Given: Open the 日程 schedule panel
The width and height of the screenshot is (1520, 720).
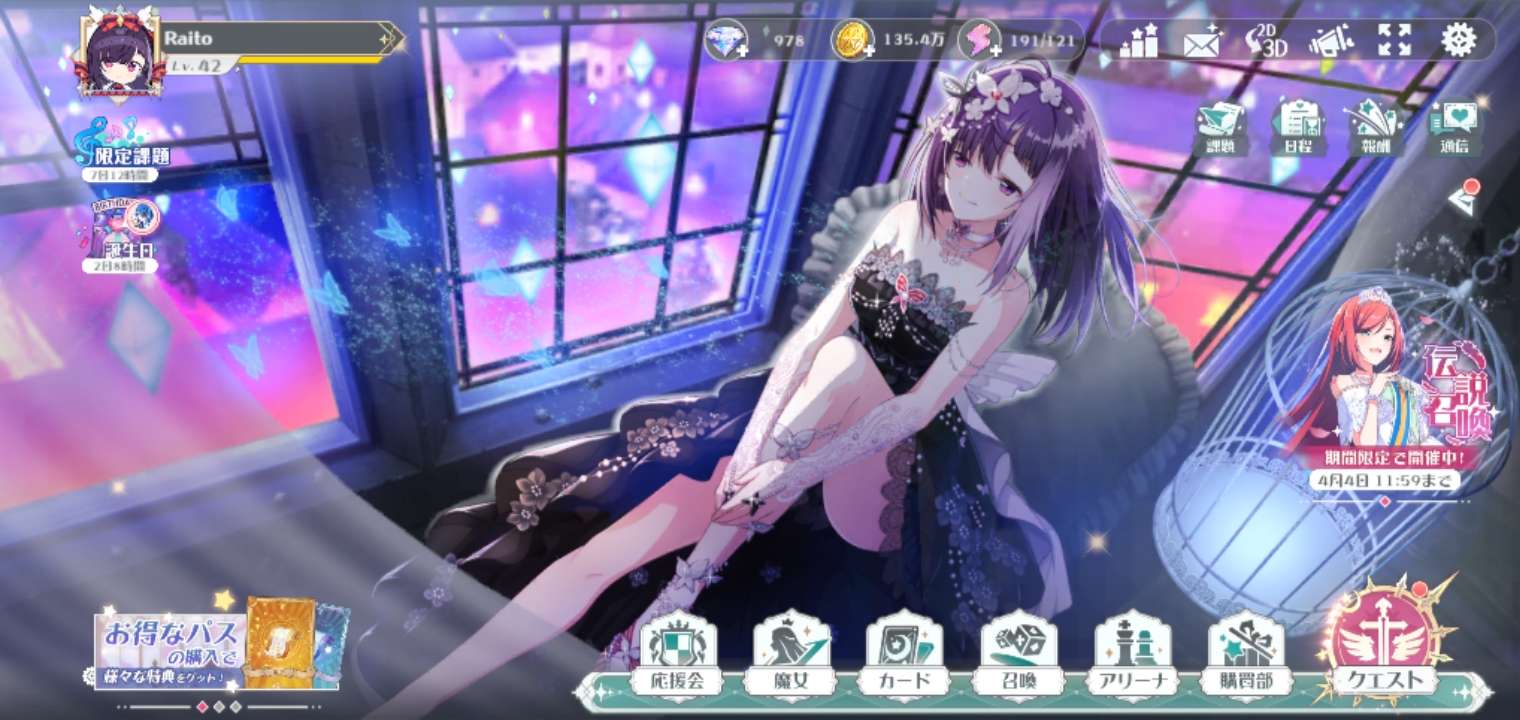Looking at the screenshot, I should click(1298, 128).
